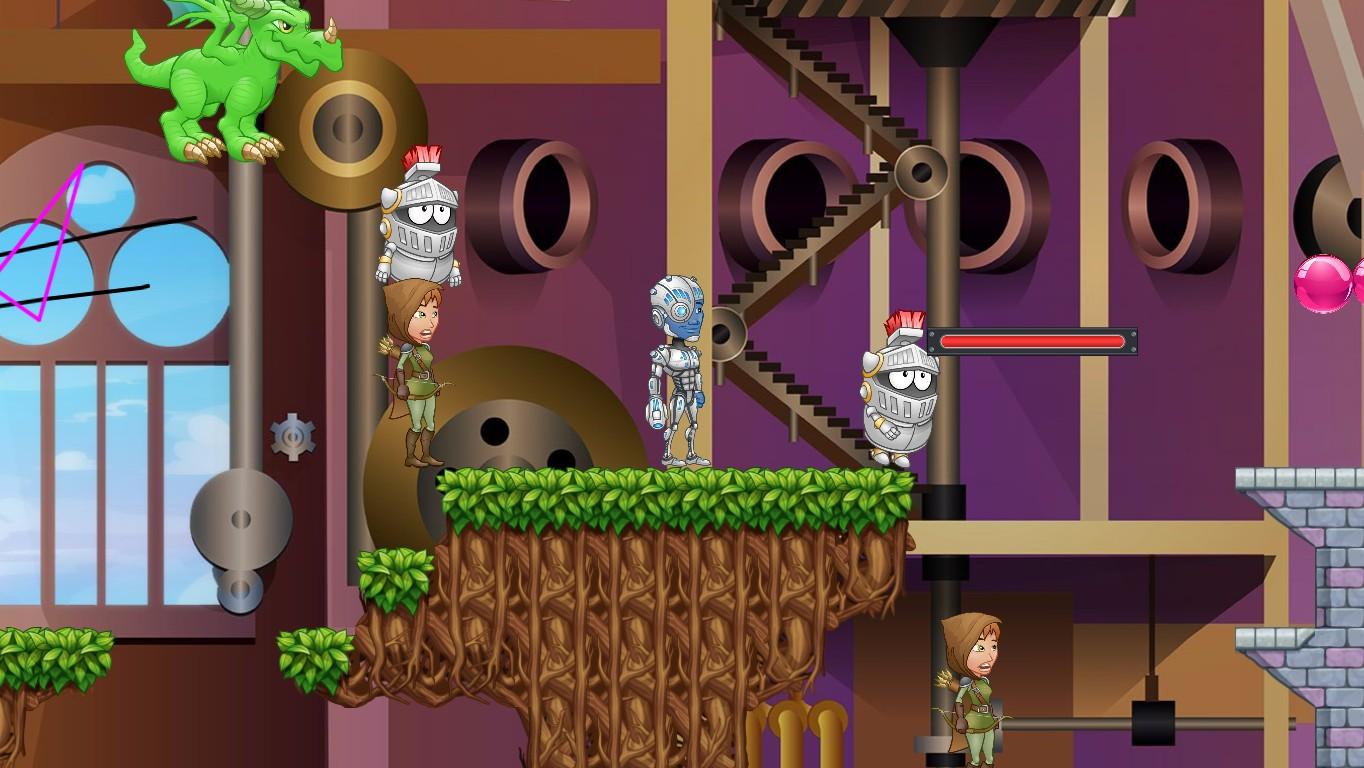Viewport: 1364px width, 768px height.
Task: Click the red health bar above the knight
Action: 1035,340
